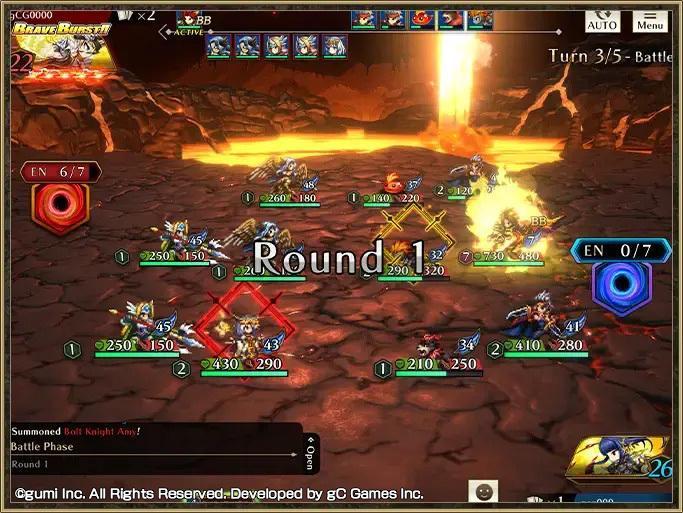683x513 pixels.
Task: Toggle the AUTO battle button
Action: 602,20
